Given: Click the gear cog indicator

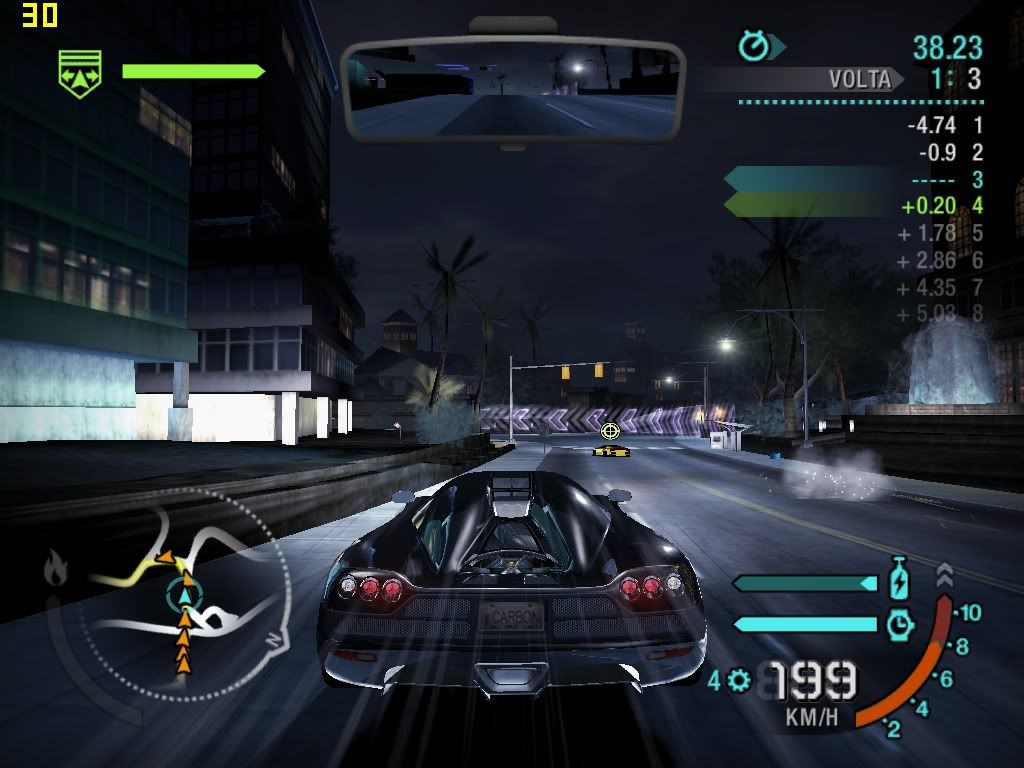Looking at the screenshot, I should (x=739, y=681).
